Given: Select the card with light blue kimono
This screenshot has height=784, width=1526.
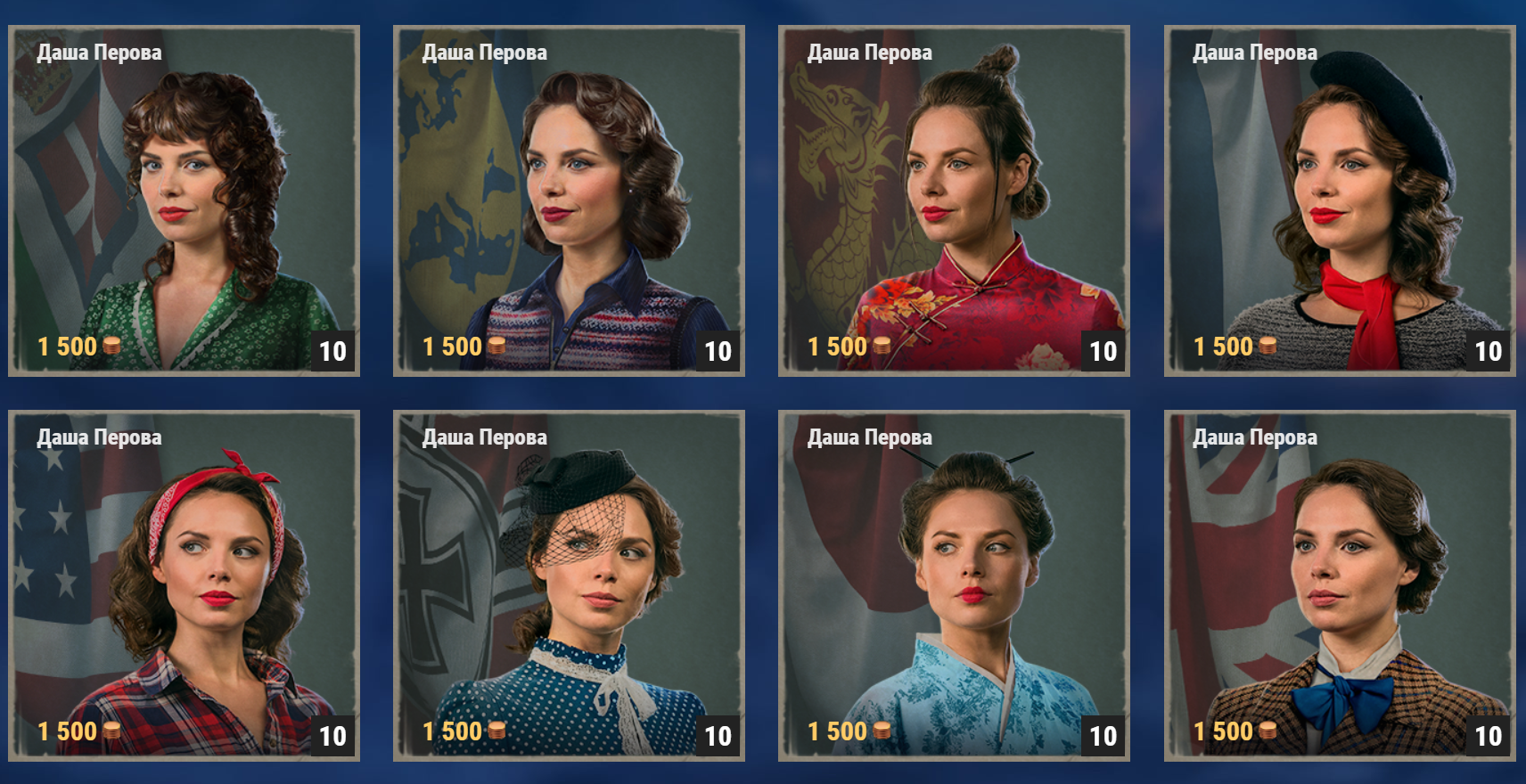Looking at the screenshot, I should 954,585.
